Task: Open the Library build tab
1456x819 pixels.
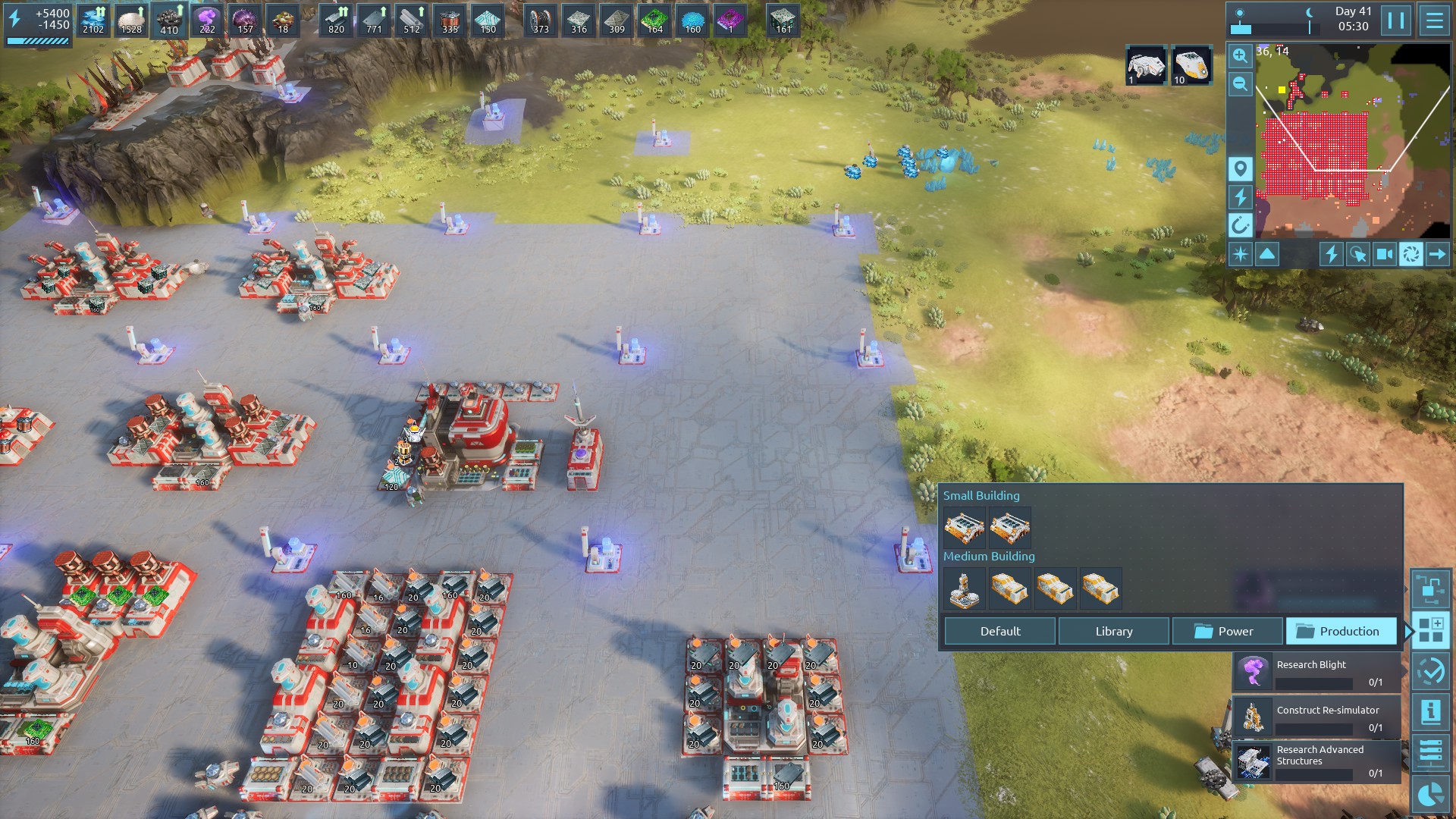Action: [x=1113, y=631]
